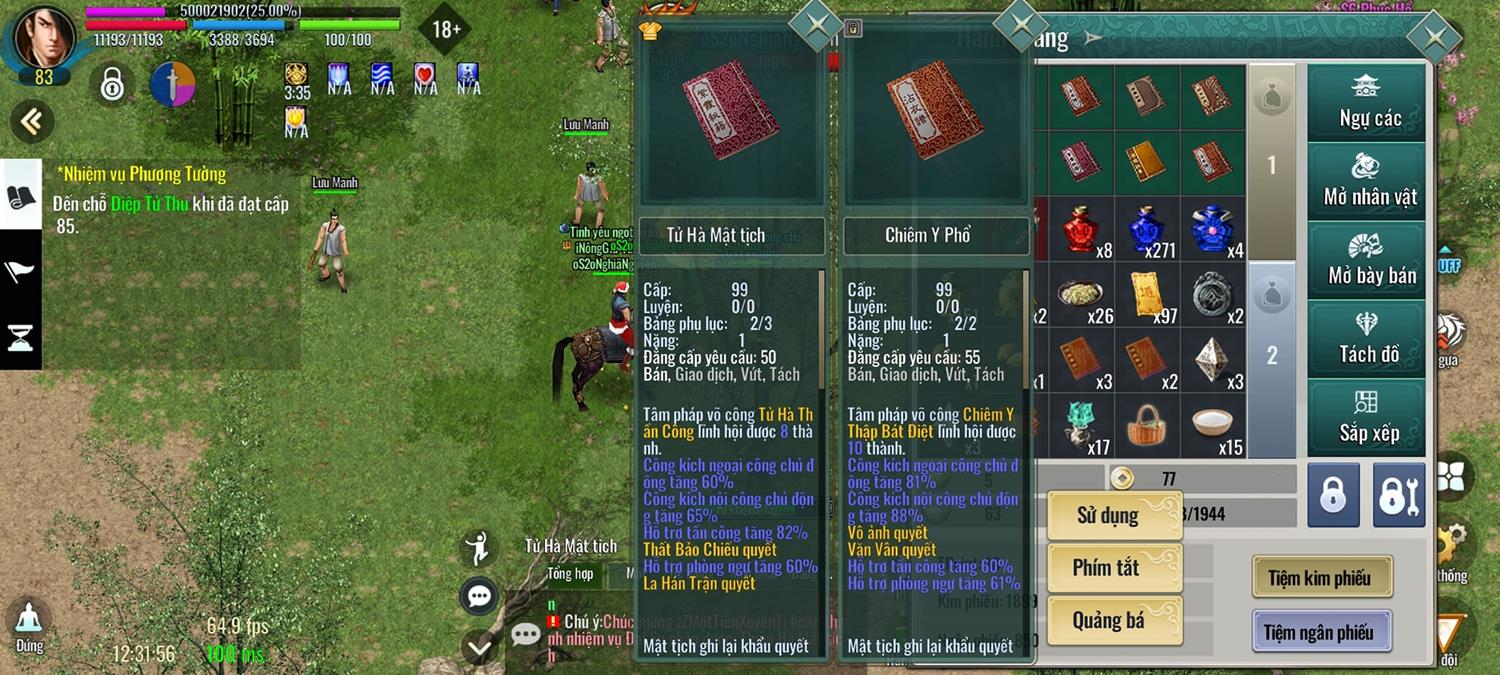Close the inventory panel
This screenshot has width=1500, height=675.
coord(1436,39)
